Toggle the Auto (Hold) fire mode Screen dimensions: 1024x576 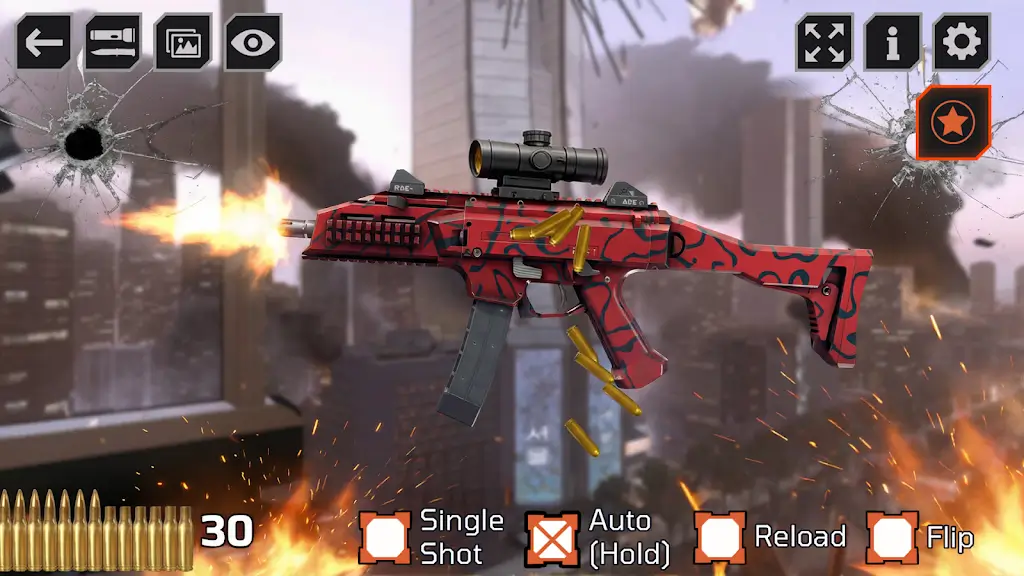tap(553, 537)
